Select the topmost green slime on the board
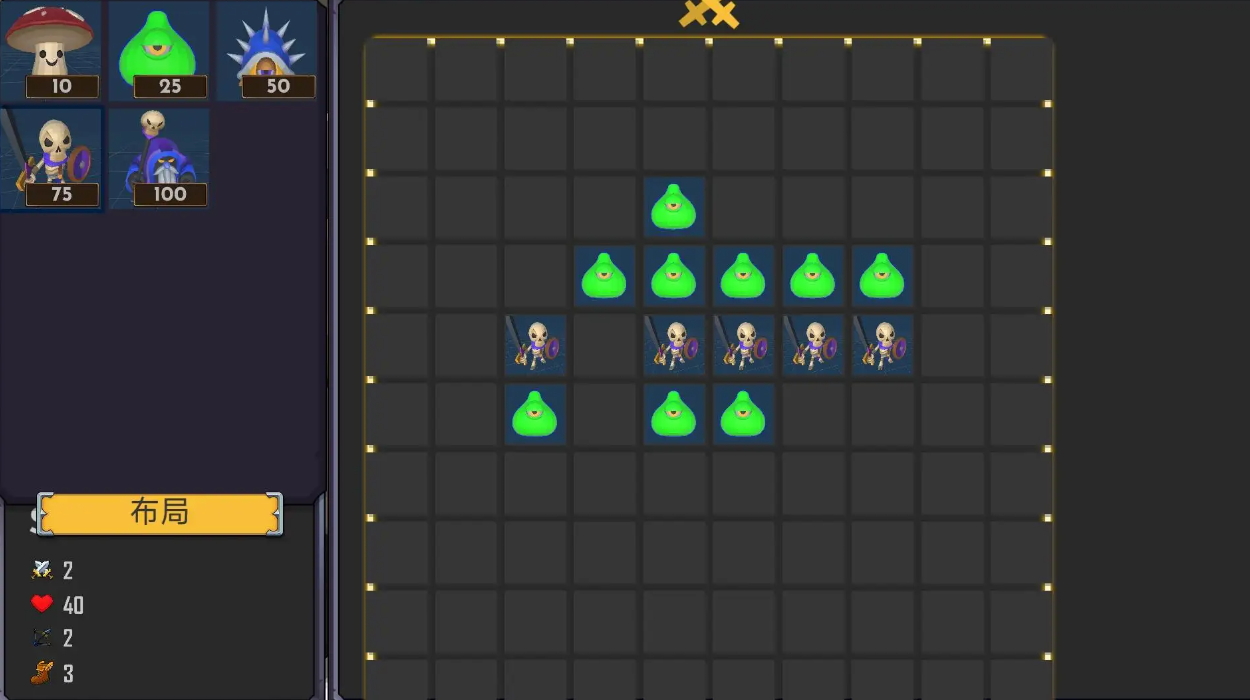 tap(674, 207)
